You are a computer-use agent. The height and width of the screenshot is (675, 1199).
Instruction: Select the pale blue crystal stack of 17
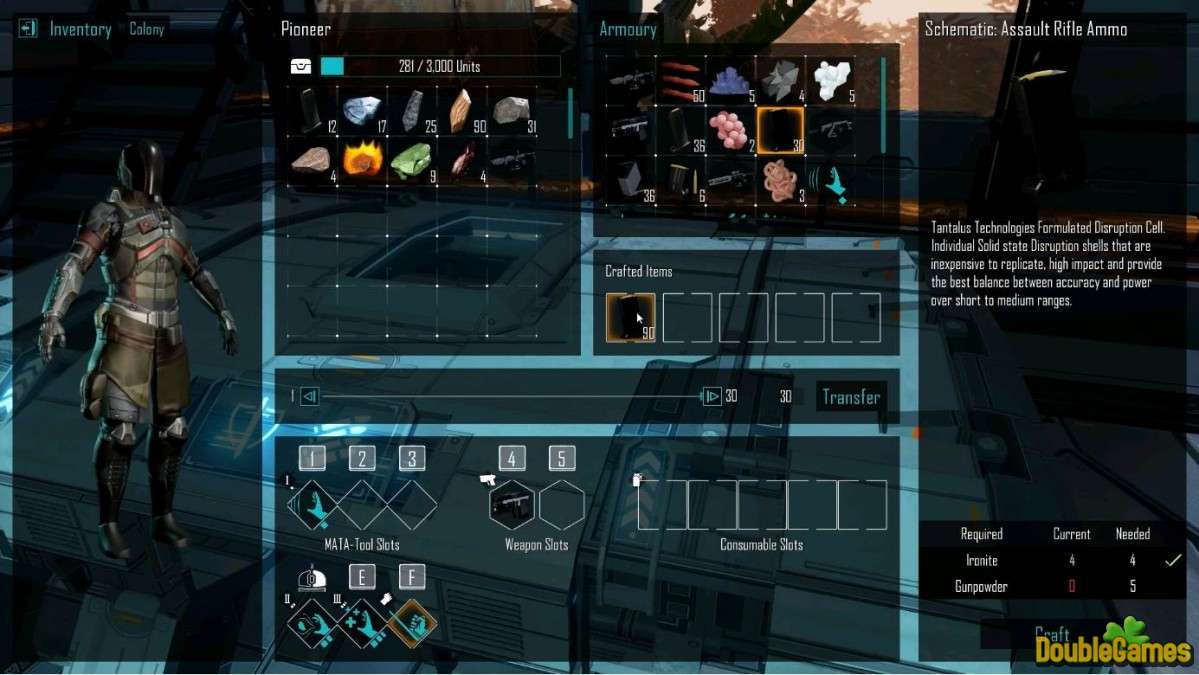pos(361,109)
